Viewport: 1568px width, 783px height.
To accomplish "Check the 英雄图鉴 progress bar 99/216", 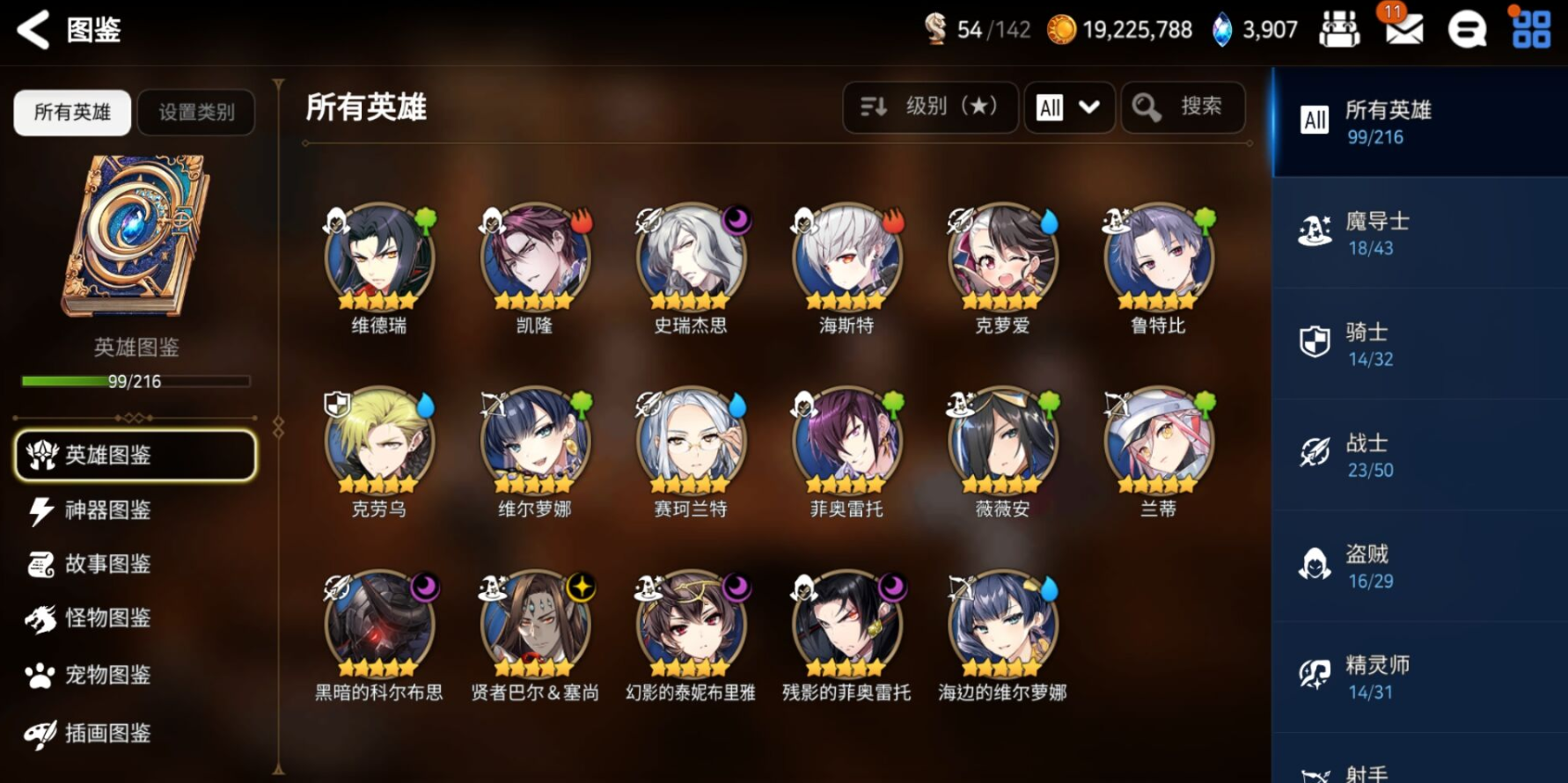I will (x=134, y=380).
